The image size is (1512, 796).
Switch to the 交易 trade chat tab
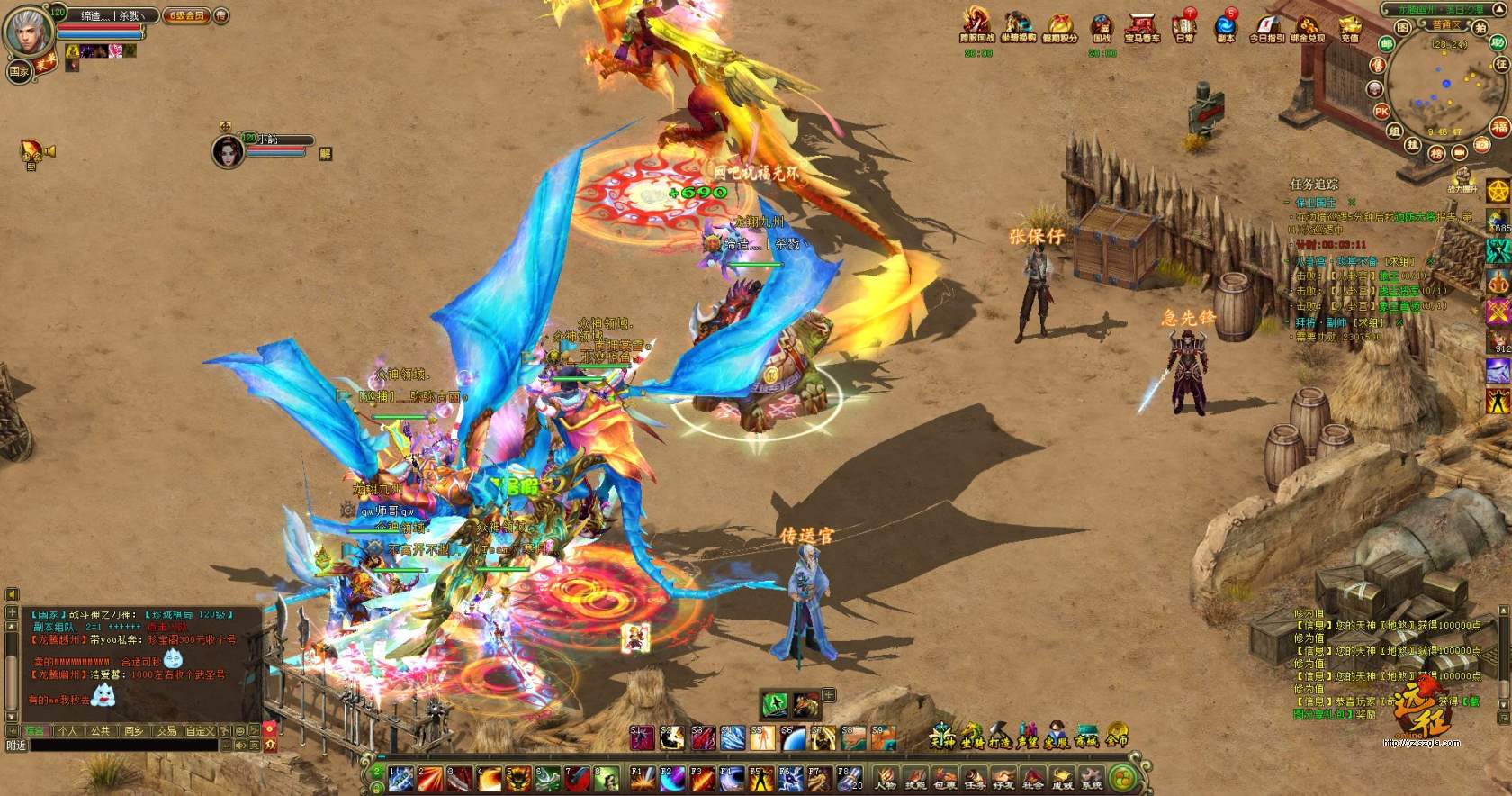tap(166, 731)
